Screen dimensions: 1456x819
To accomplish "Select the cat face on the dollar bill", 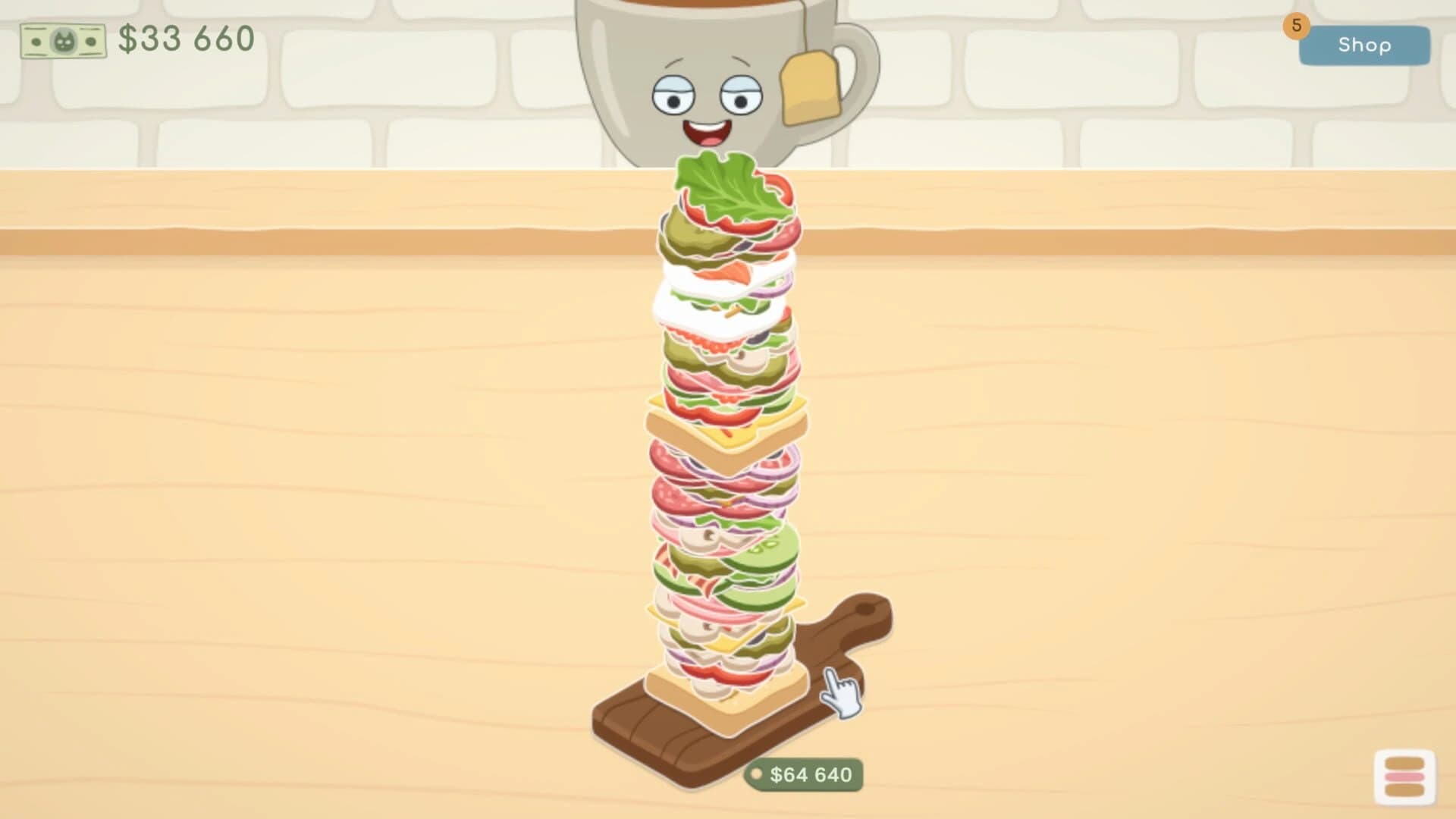I will point(65,39).
